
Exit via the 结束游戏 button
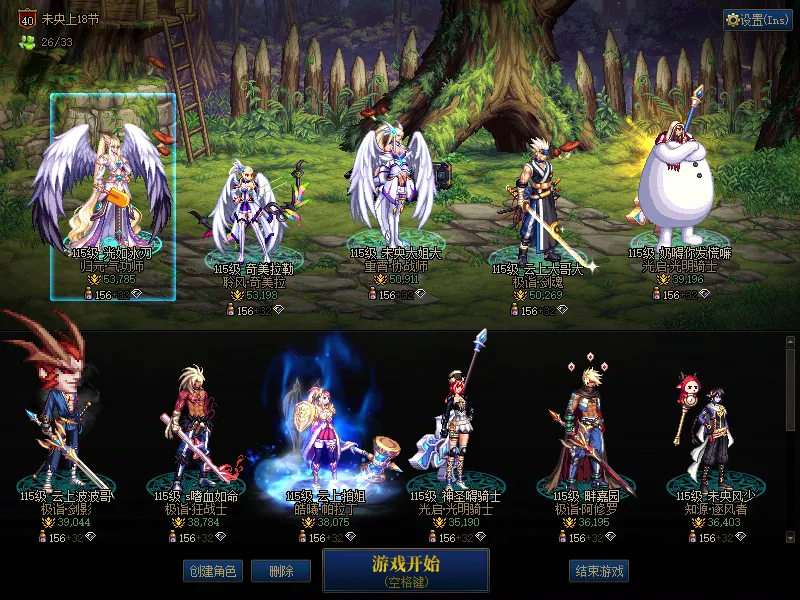tap(599, 571)
